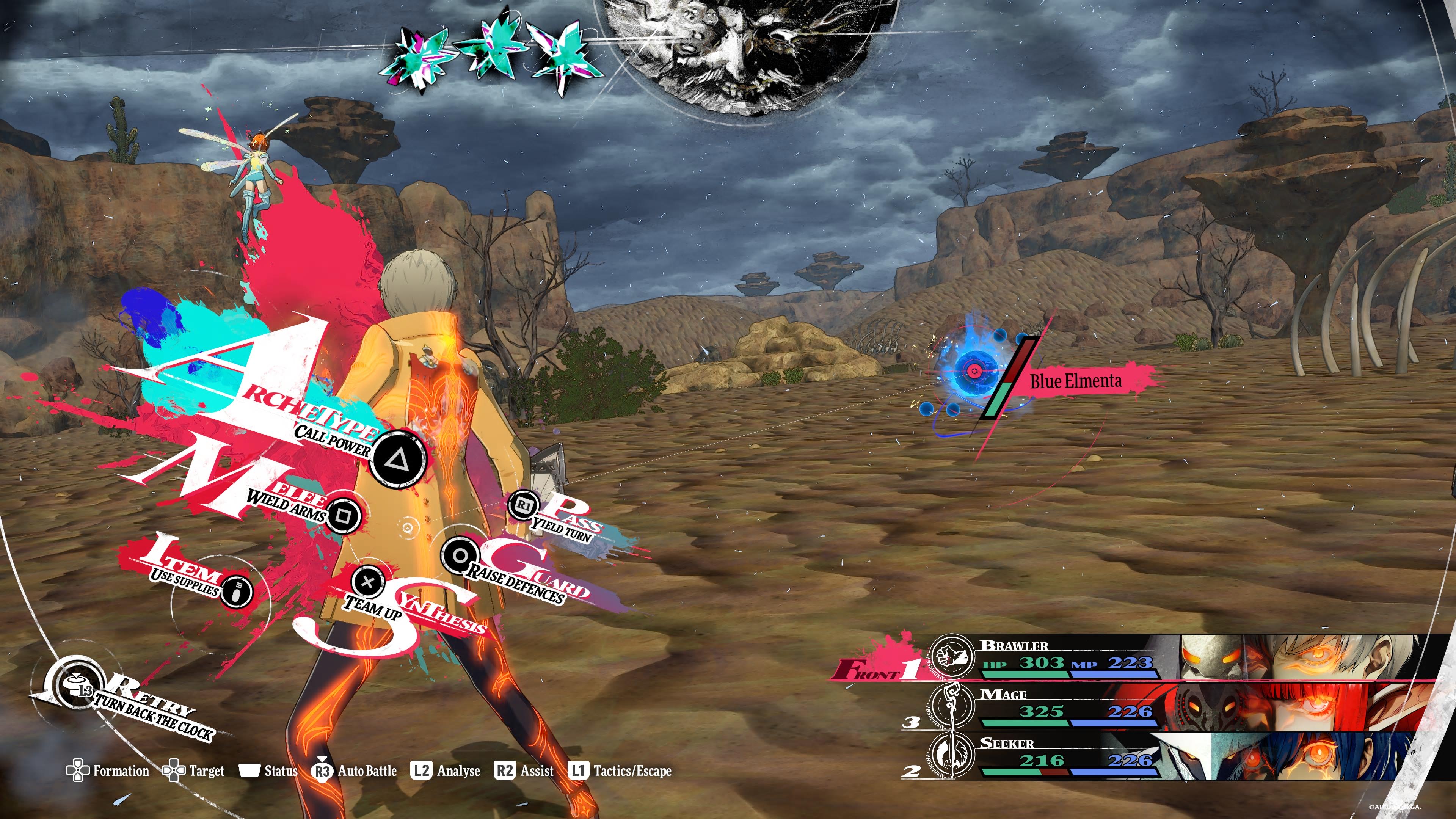Show the Status screen

click(x=269, y=771)
